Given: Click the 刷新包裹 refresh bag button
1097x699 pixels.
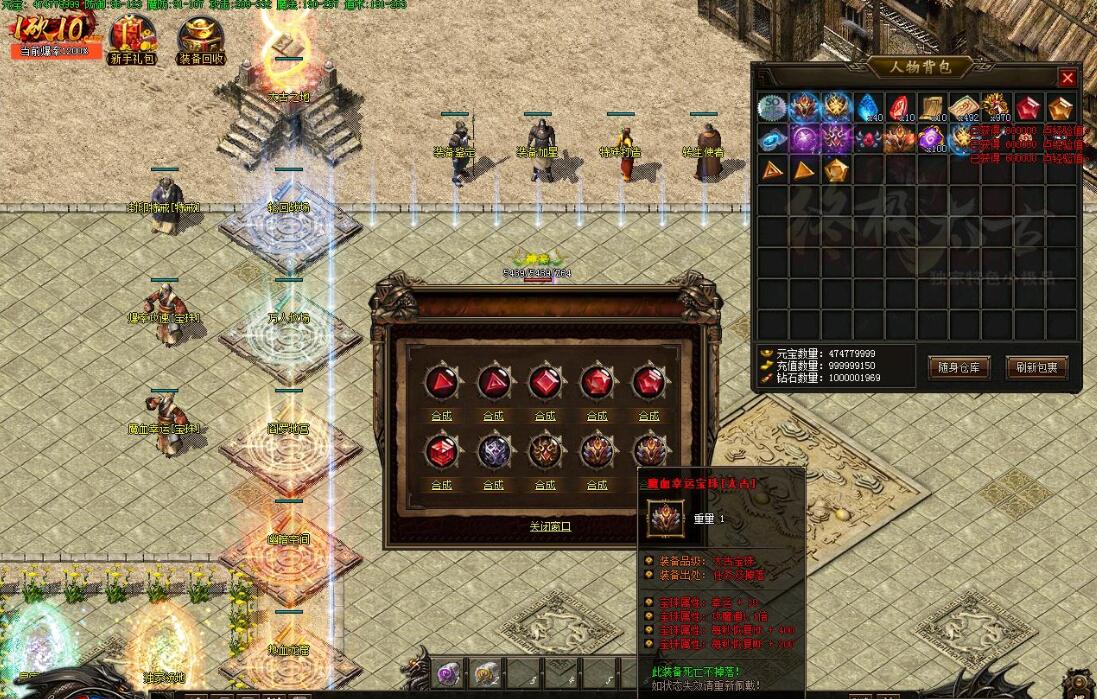Looking at the screenshot, I should (1037, 367).
